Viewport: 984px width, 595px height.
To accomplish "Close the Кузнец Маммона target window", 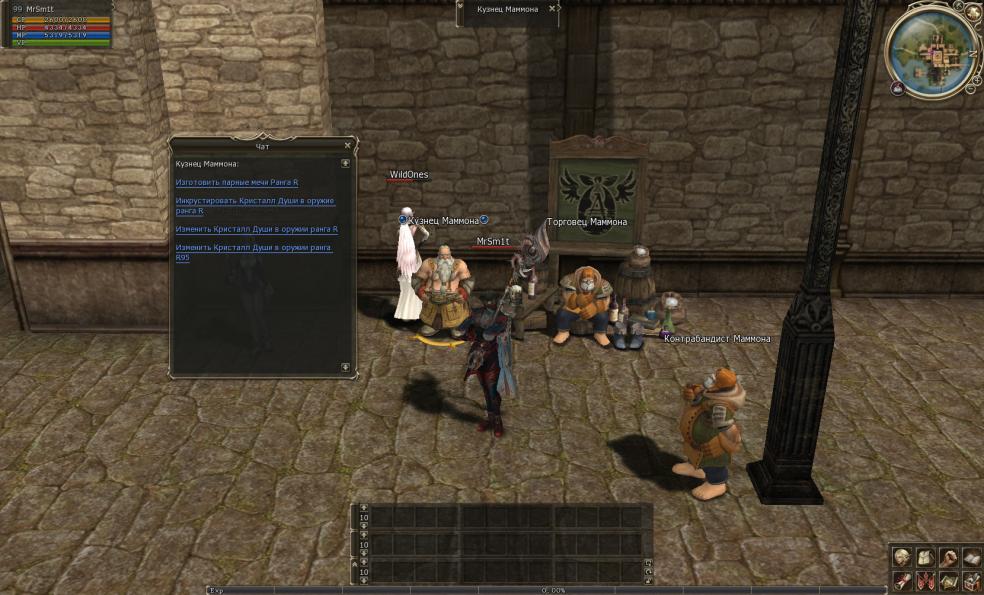I will (x=552, y=9).
